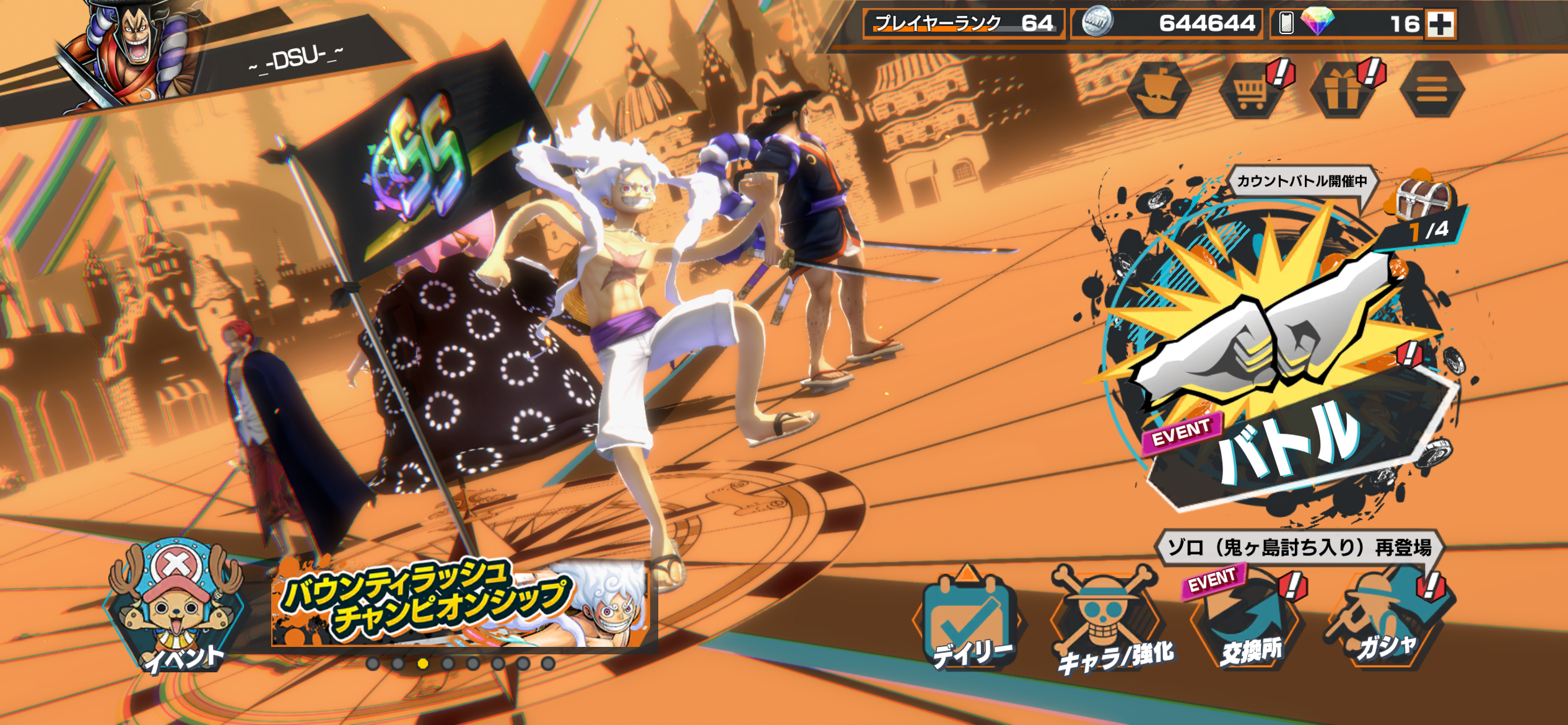This screenshot has width=1568, height=725.
Task: Open the hamburger main menu
Action: [1432, 91]
